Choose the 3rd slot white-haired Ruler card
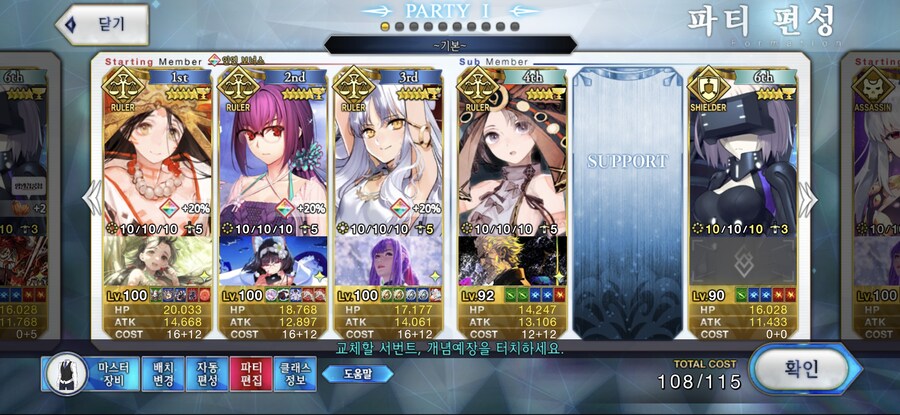Image resolution: width=900 pixels, height=415 pixels. tap(388, 150)
